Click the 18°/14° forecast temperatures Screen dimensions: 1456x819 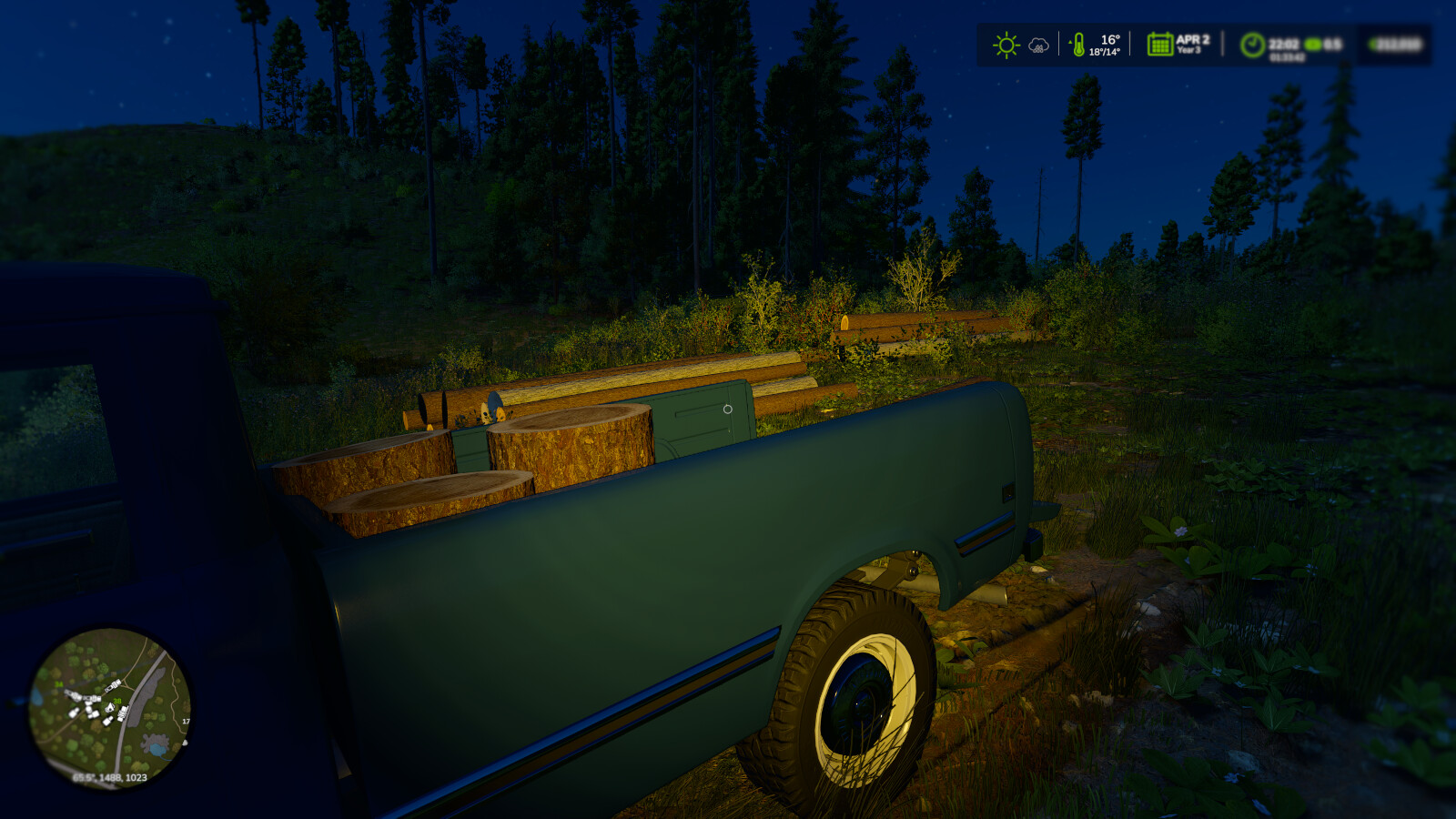pyautogui.click(x=1104, y=51)
